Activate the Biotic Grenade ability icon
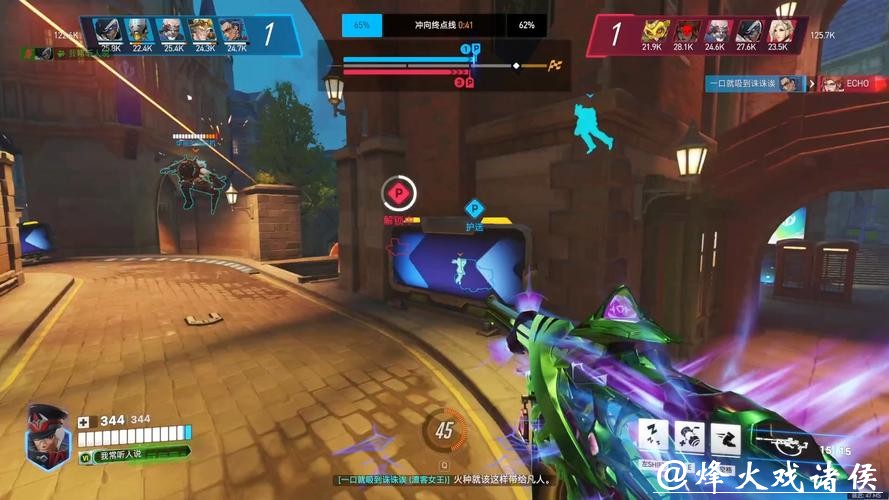The height and width of the screenshot is (500, 889). pyautogui.click(x=690, y=436)
